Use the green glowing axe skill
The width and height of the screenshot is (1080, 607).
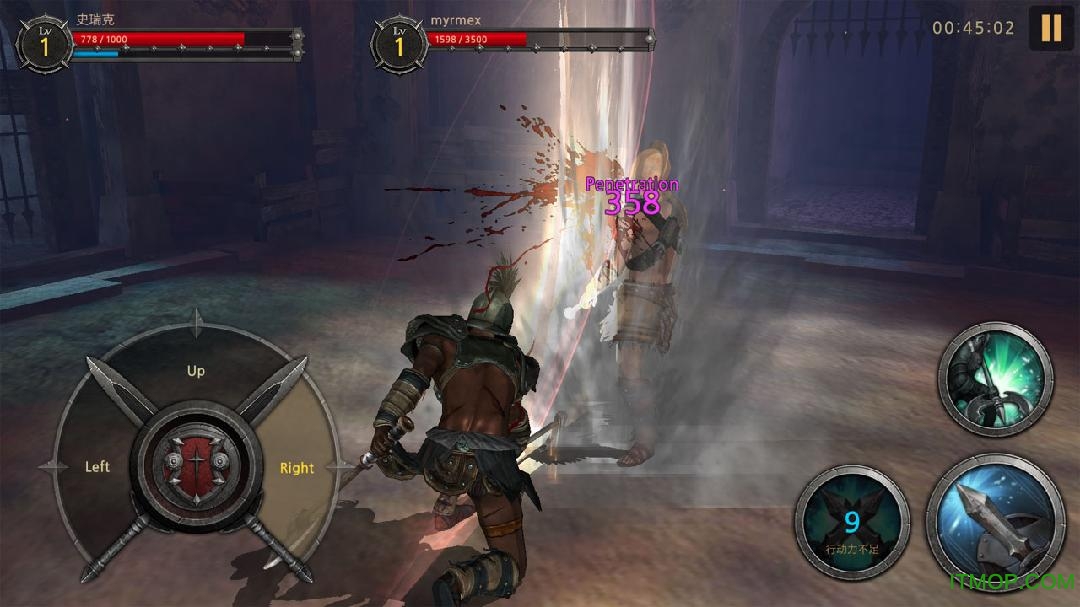click(x=995, y=379)
